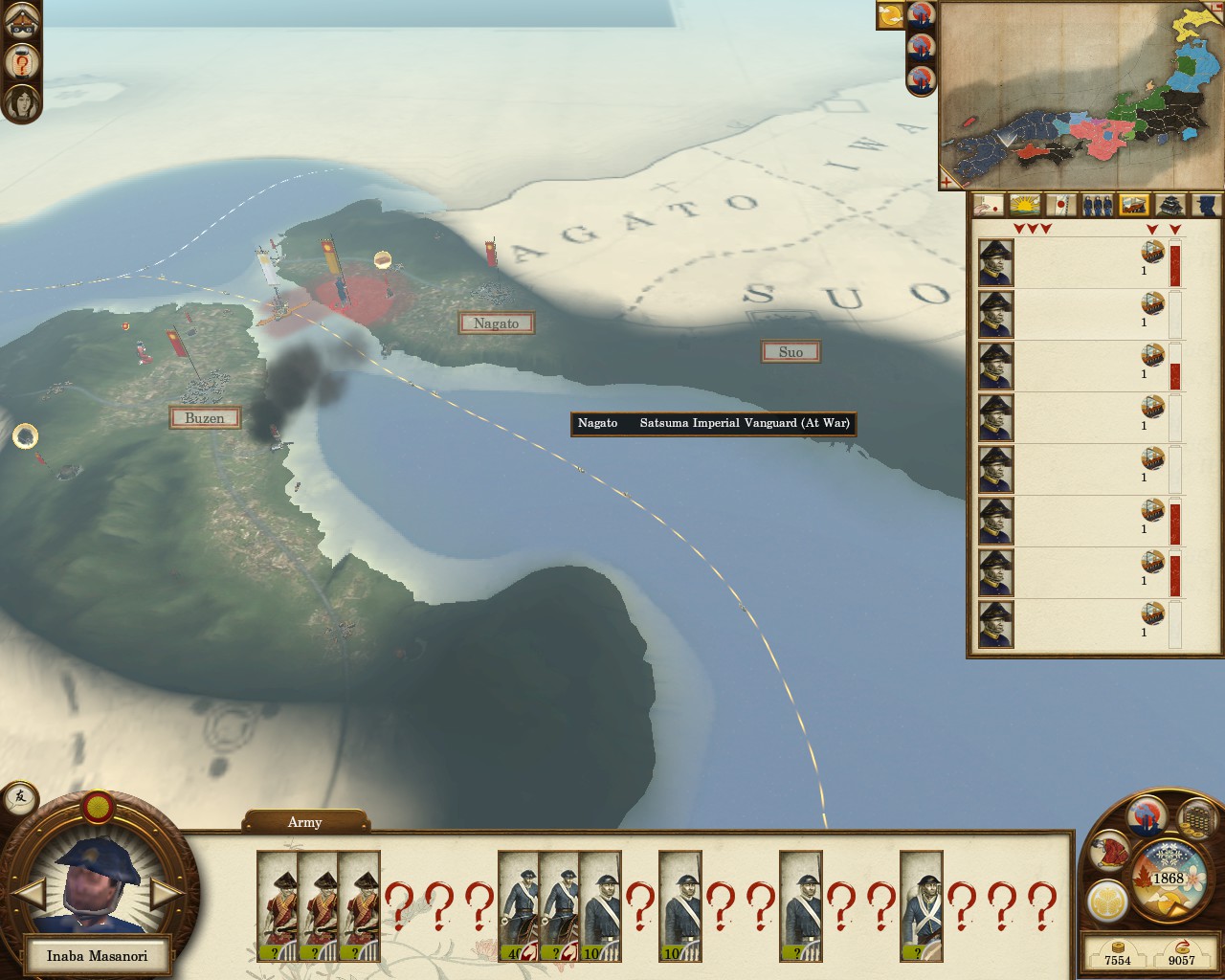The height and width of the screenshot is (980, 1225).
Task: Open the Army tab
Action: coord(305,822)
